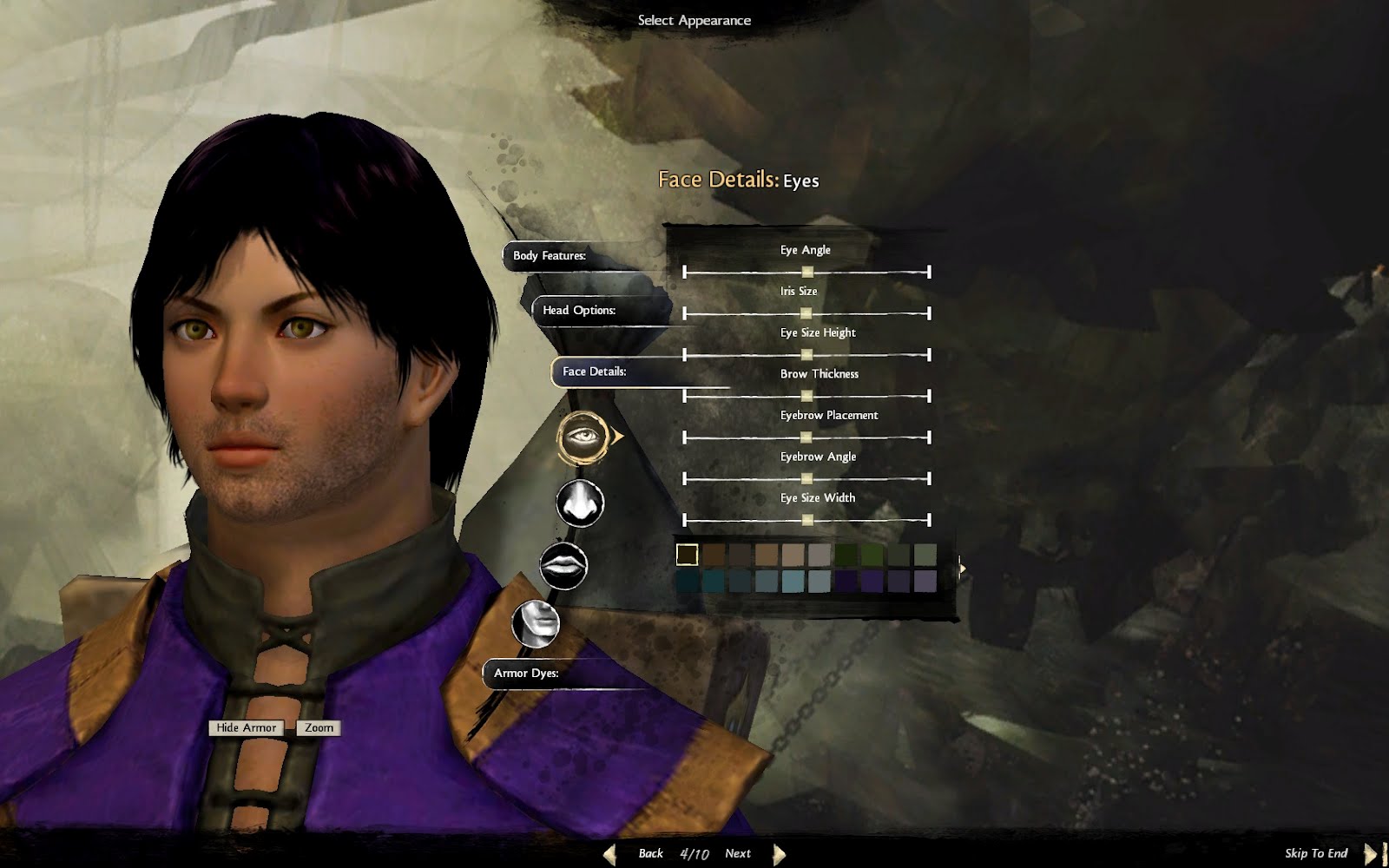1389x868 pixels.
Task: Toggle Hide Armor on the character
Action: tap(247, 728)
